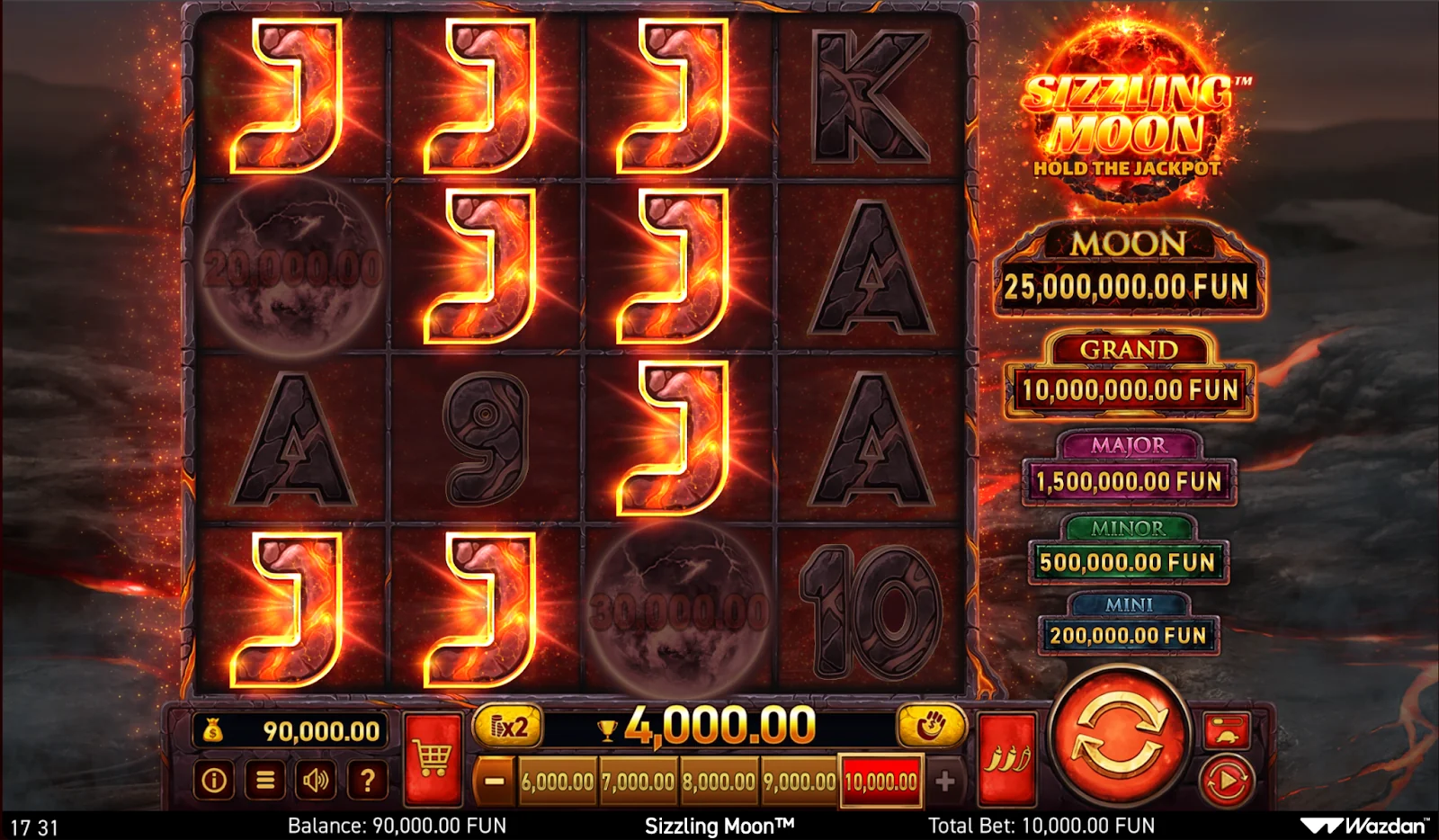Toggle the sound speaker icon

(x=316, y=781)
